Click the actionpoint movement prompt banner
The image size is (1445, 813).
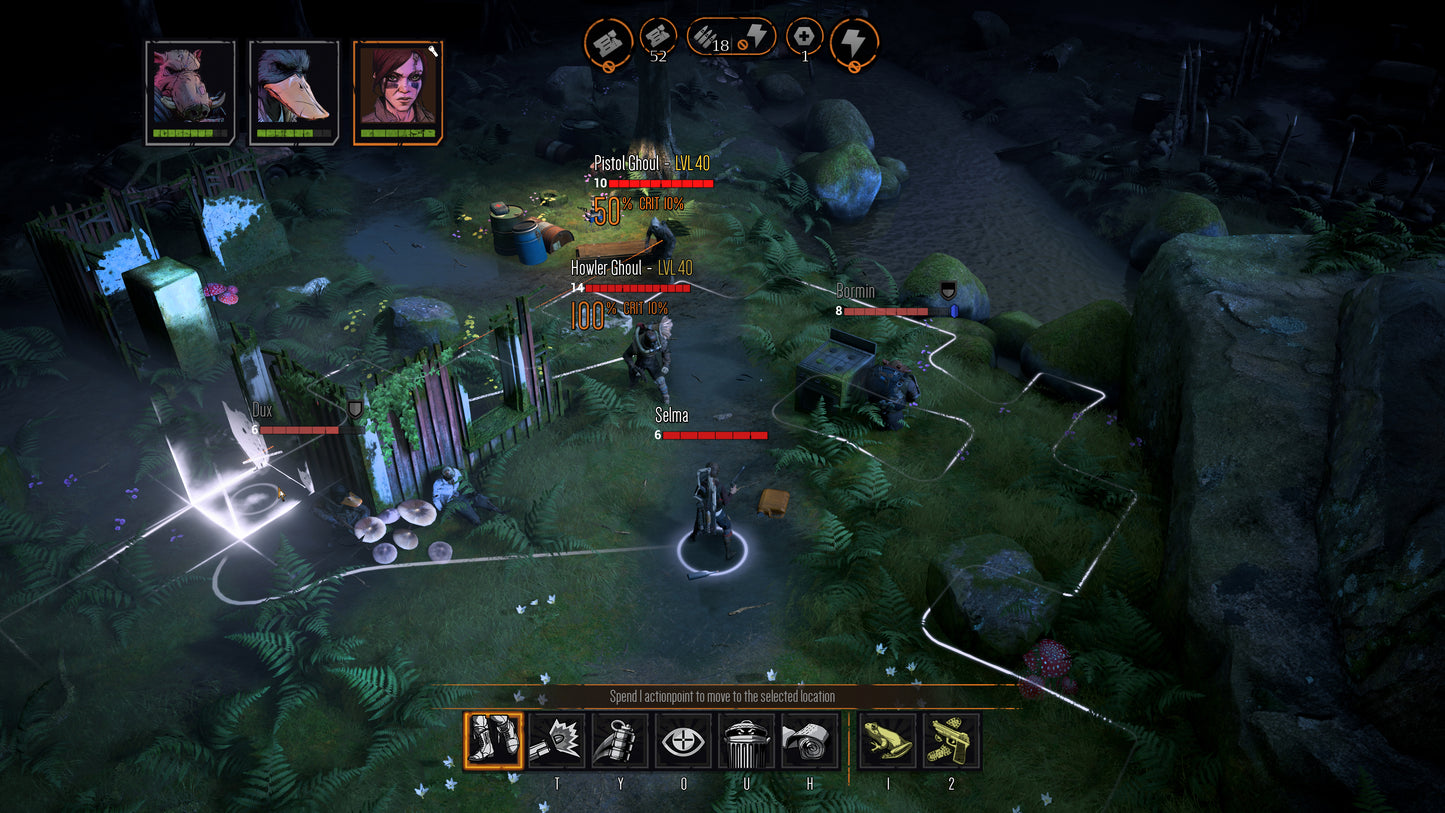723,696
